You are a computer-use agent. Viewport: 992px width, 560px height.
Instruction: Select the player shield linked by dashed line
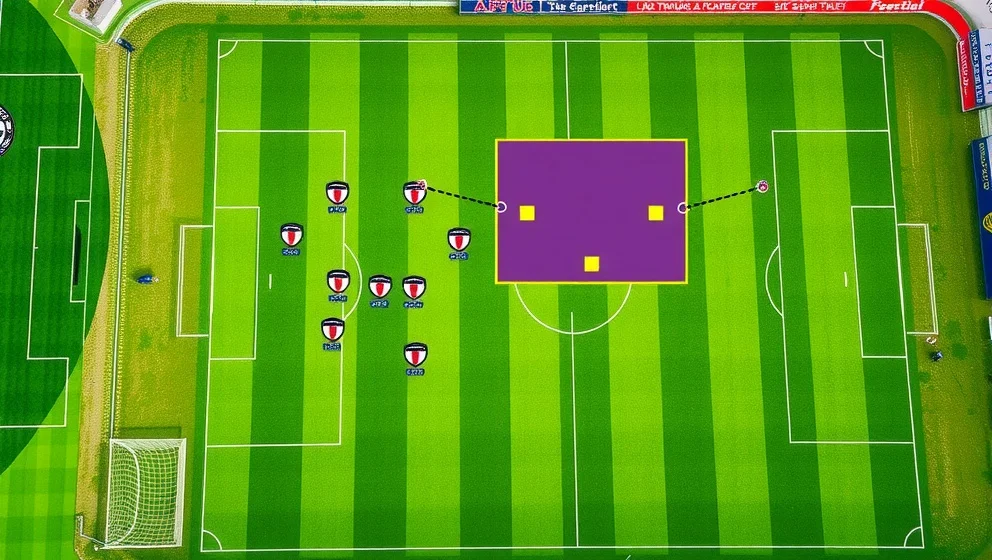pos(414,192)
